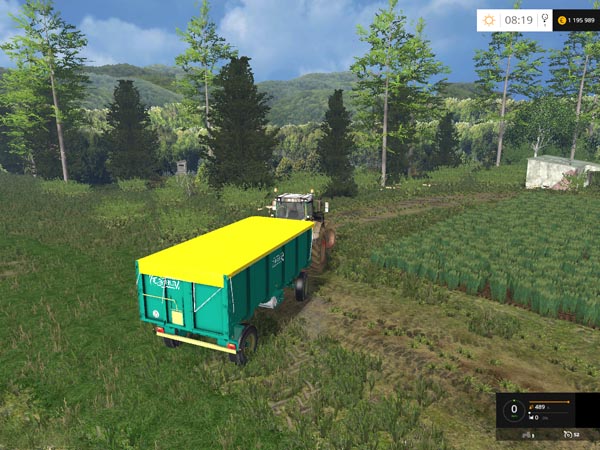Toggle the lightbulb hint icon

(544, 19)
